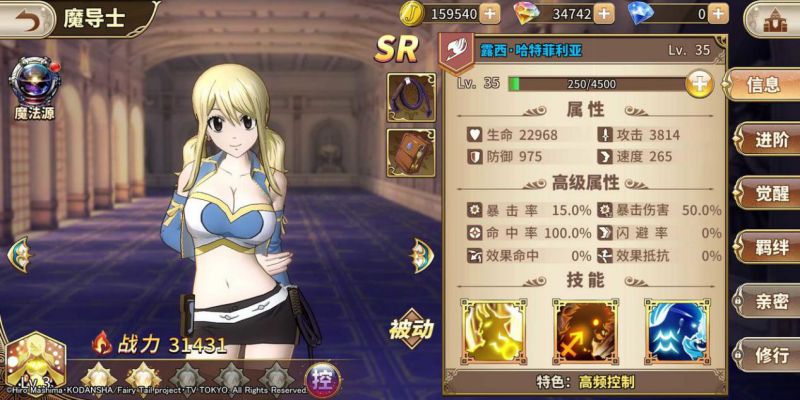Viewport: 800px width, 400px height.
Task: Select the whip equipment slot
Action: point(410,97)
